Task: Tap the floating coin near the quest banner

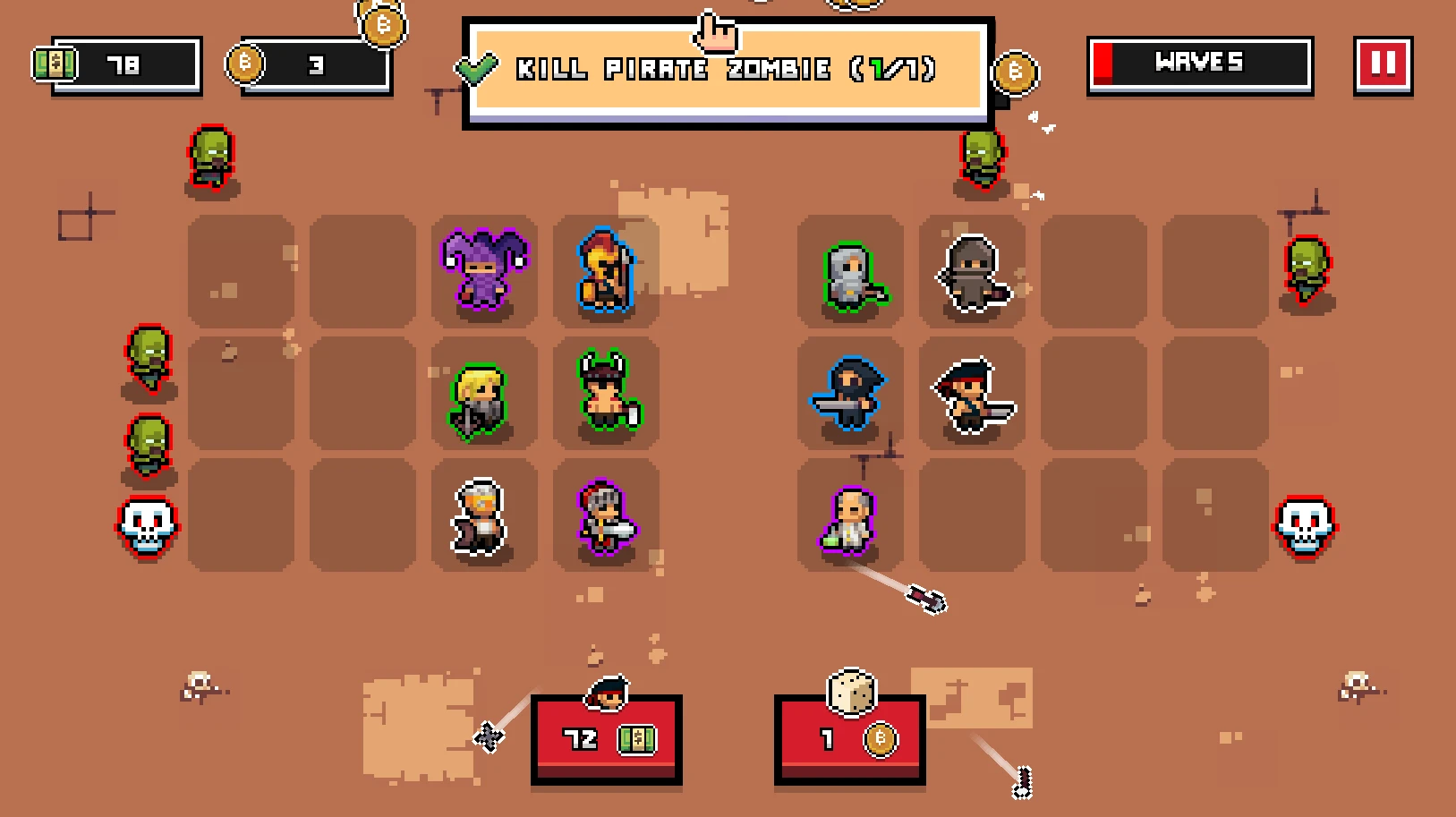Action: [1016, 72]
